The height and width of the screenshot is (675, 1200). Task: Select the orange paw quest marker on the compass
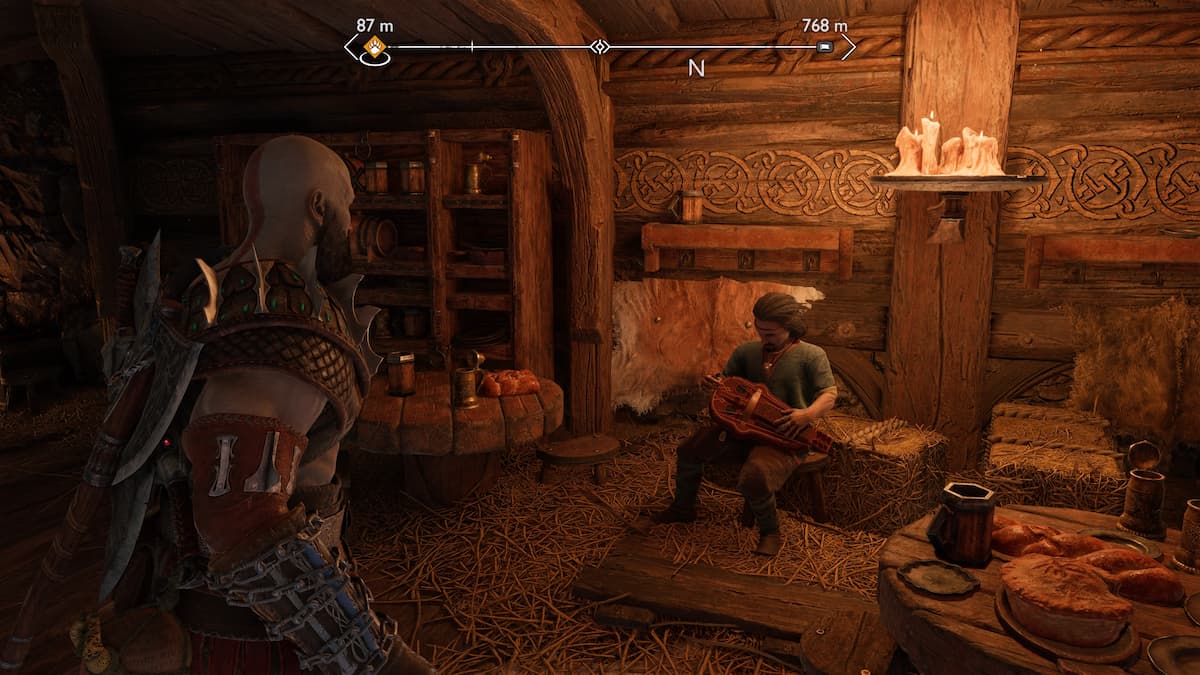[x=374, y=46]
